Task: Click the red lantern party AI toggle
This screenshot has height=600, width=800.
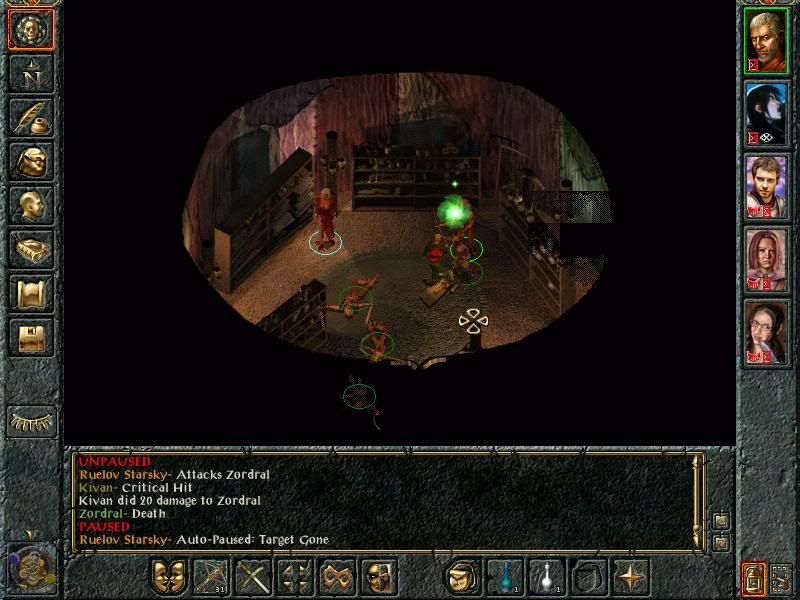Action: click(752, 577)
